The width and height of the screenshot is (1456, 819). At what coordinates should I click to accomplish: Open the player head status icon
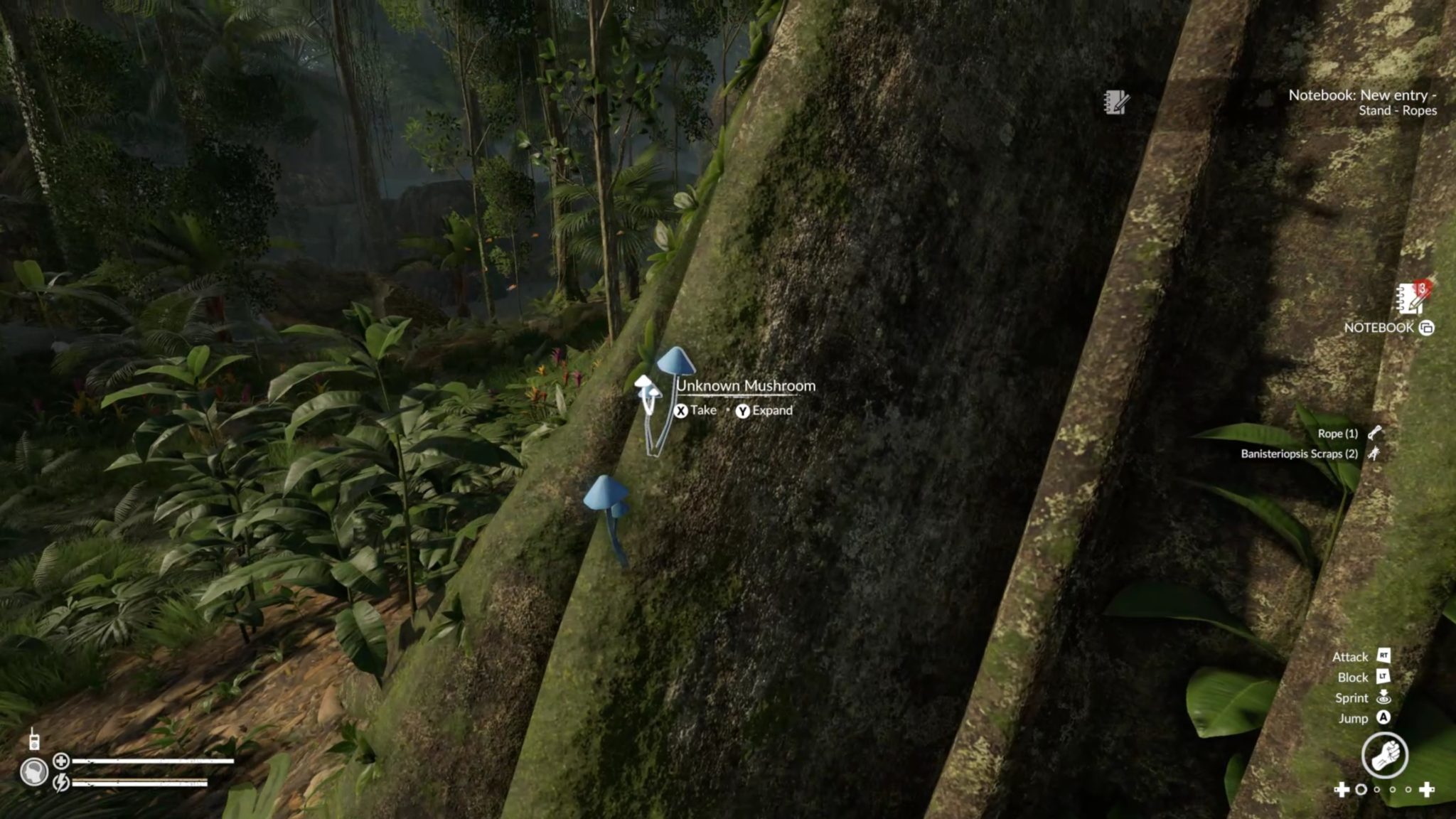tap(33, 772)
